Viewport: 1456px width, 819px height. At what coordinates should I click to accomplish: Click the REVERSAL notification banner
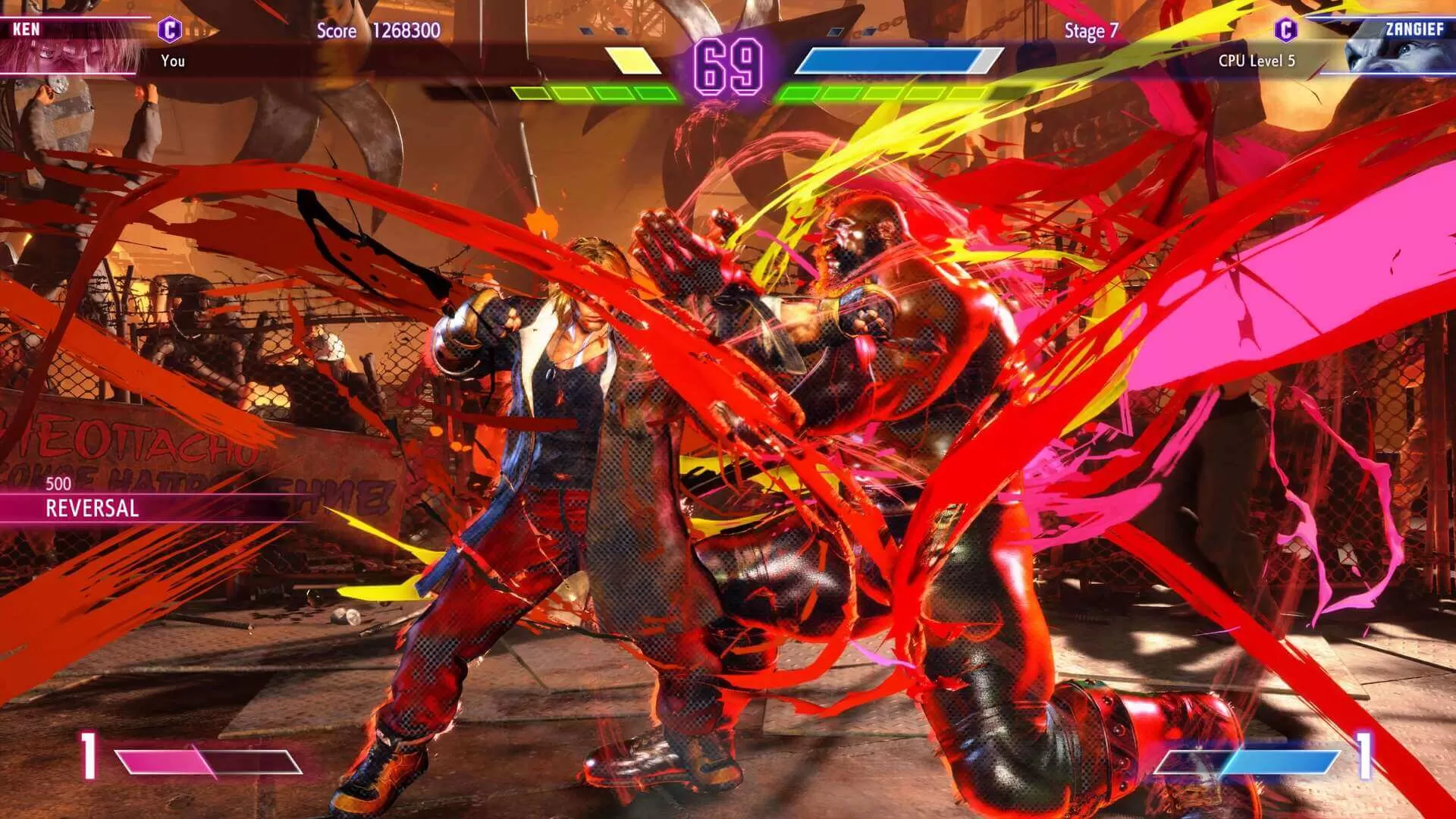coord(91,509)
